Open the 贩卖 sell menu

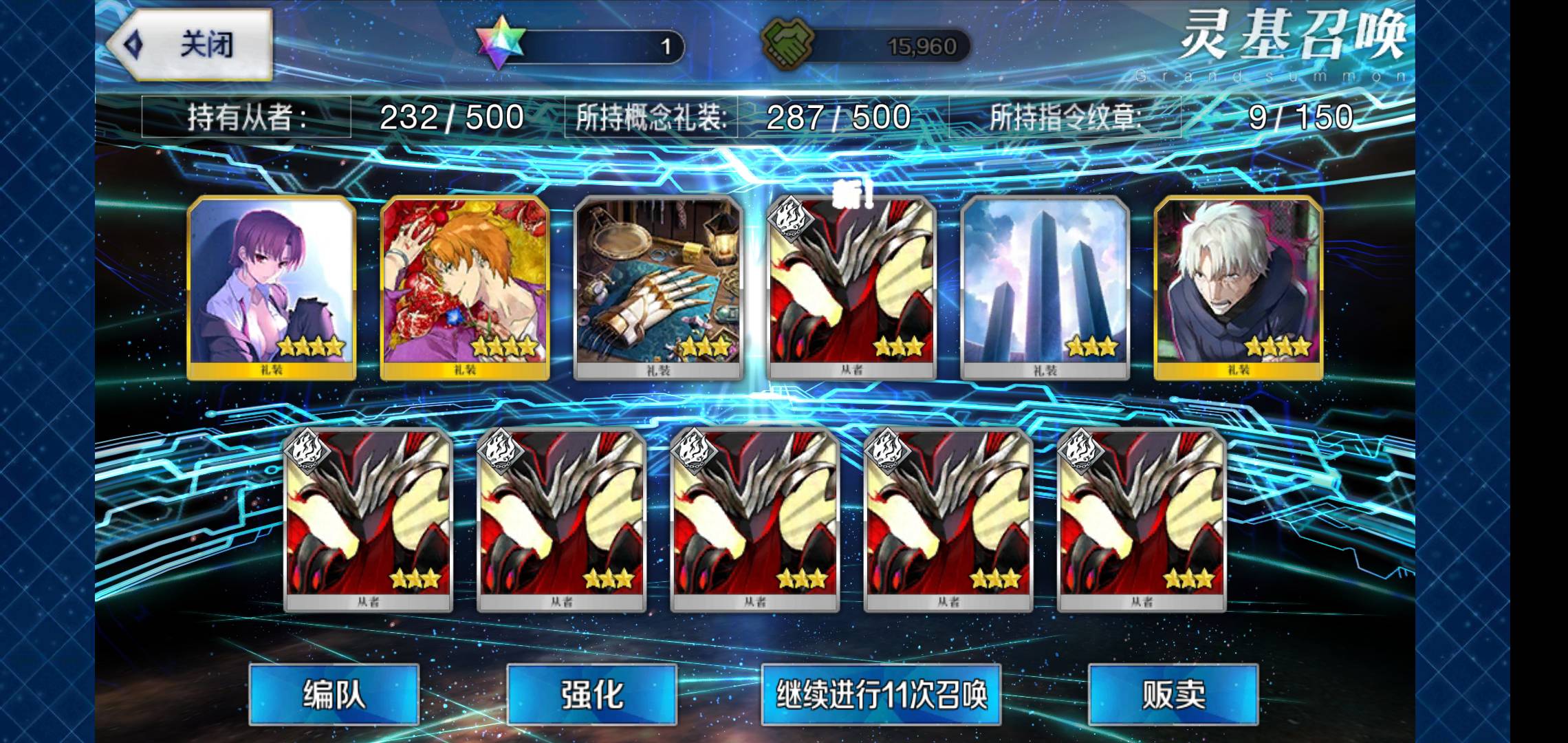click(1173, 694)
